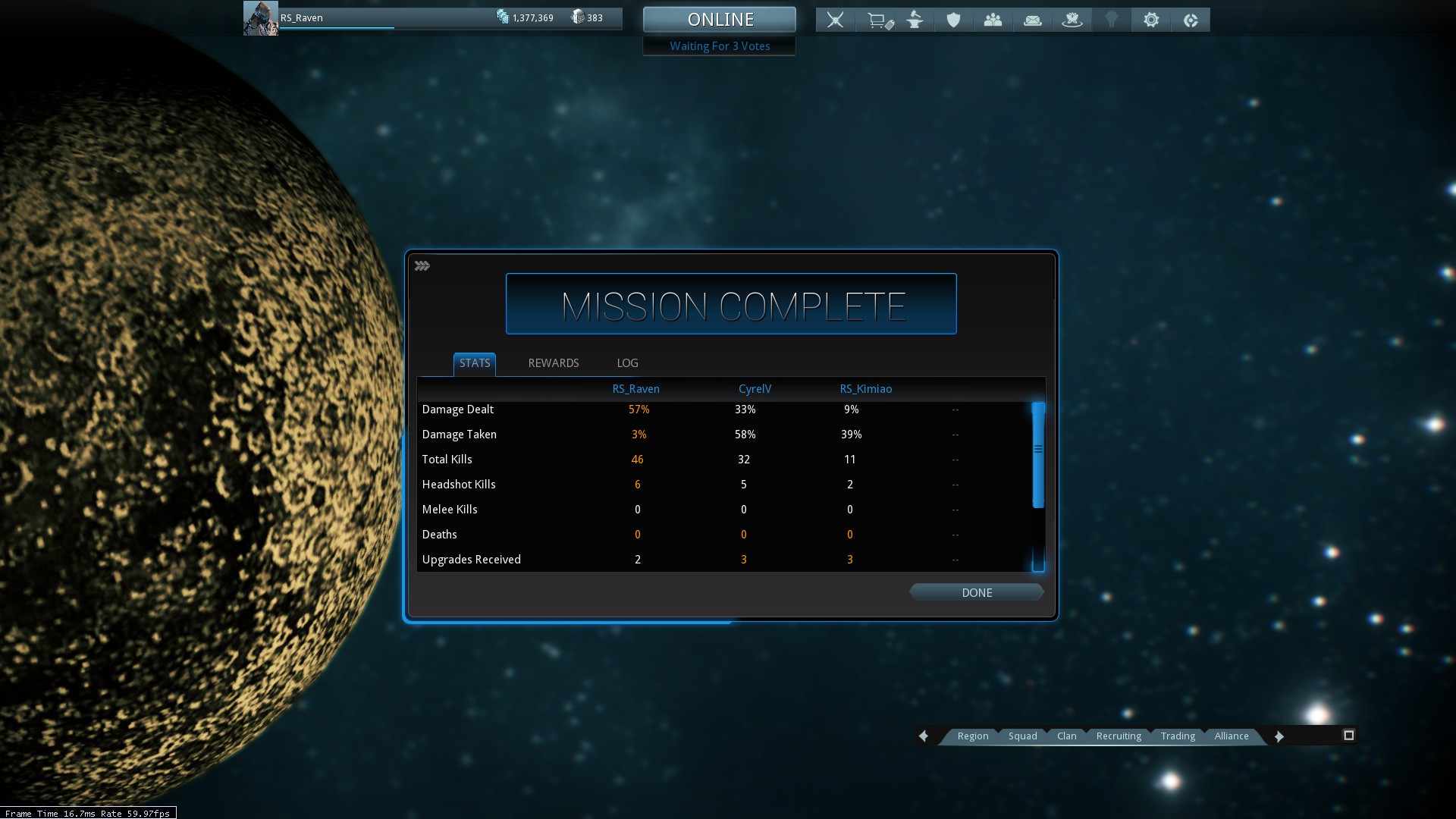1456x819 pixels.
Task: Open the contacts people icon
Action: point(993,20)
